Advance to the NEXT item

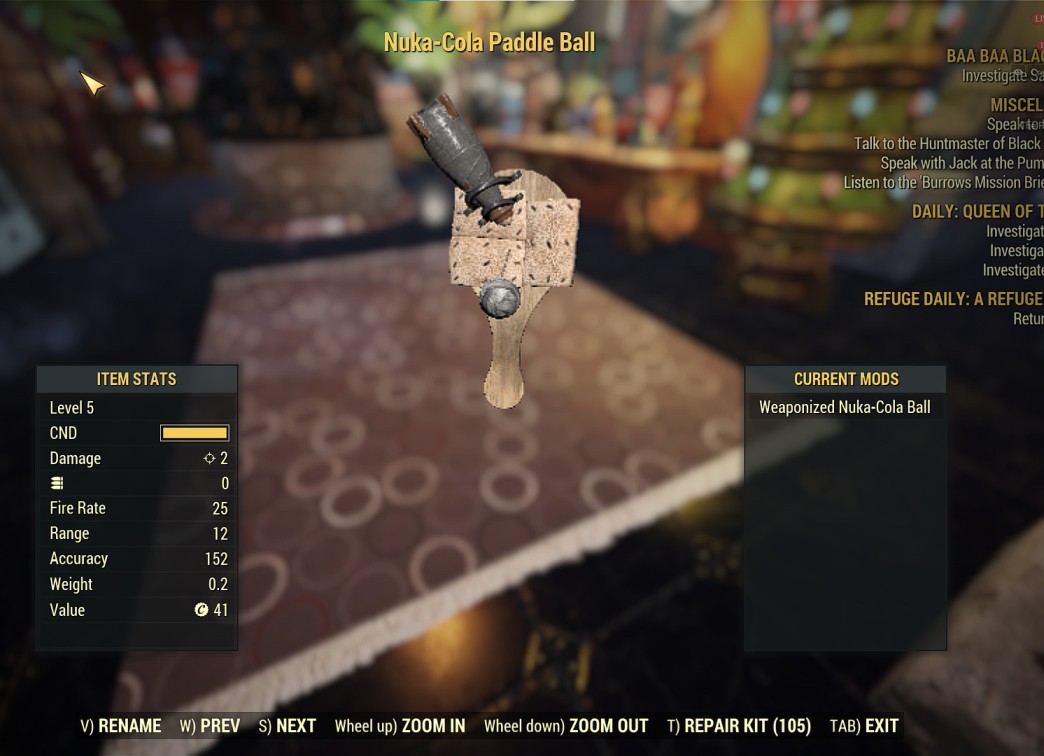click(287, 726)
